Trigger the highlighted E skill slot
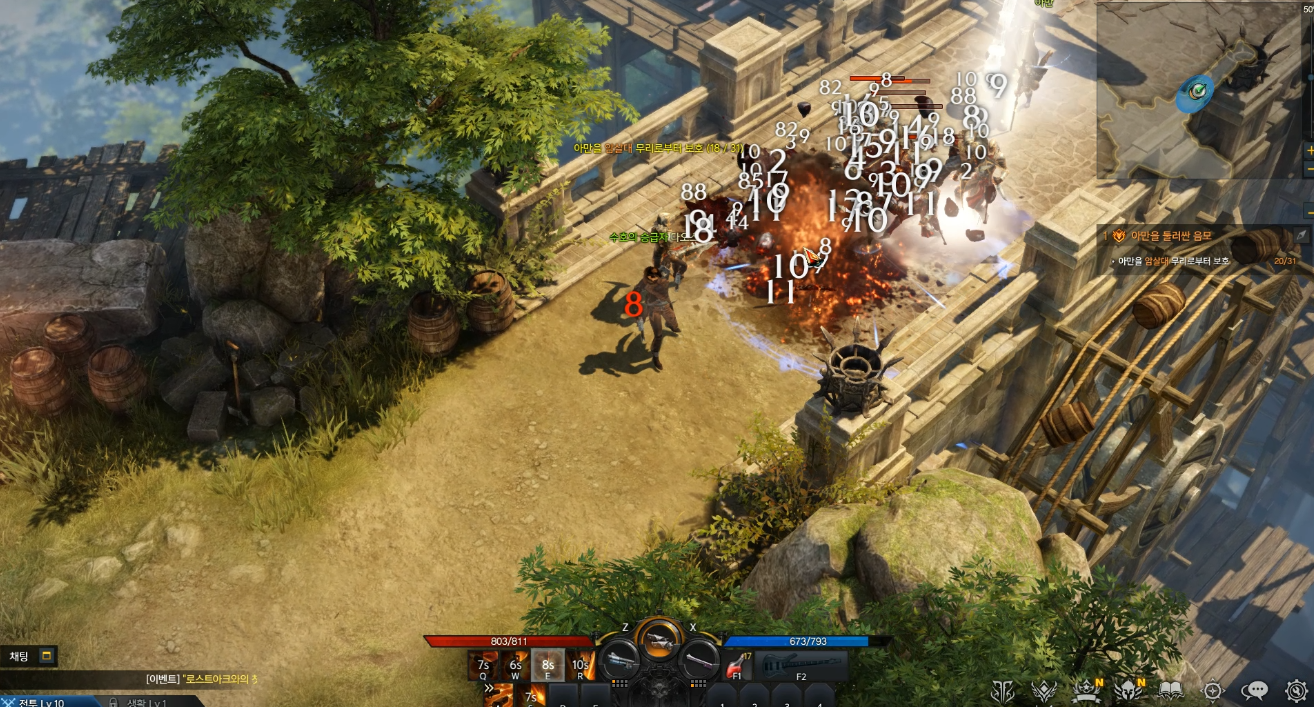Viewport: 1314px width, 707px height. (547, 665)
